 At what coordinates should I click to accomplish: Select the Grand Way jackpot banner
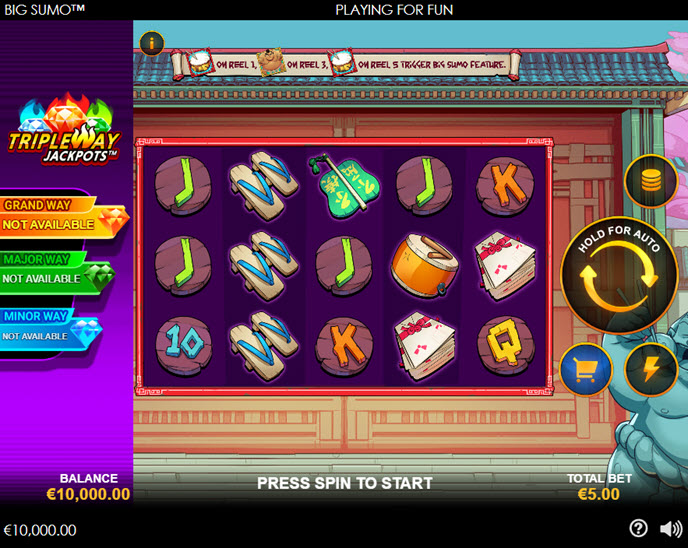coord(60,216)
